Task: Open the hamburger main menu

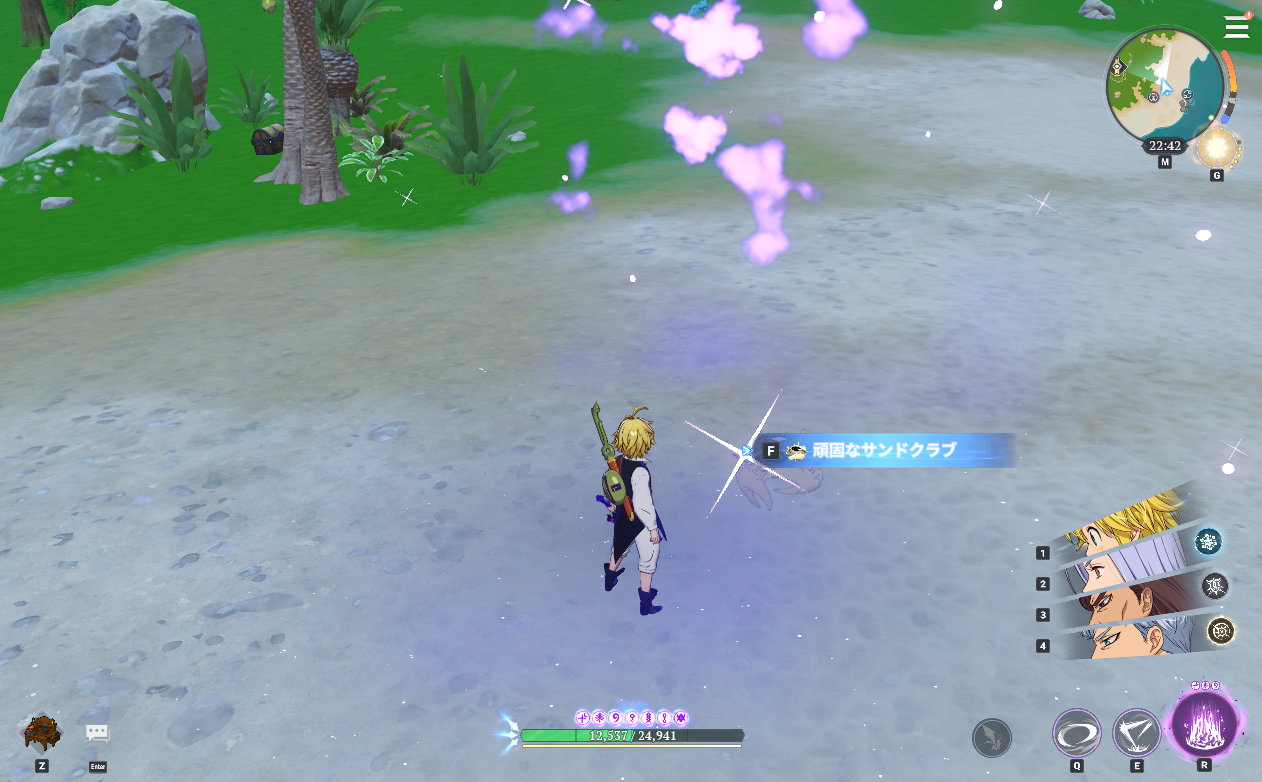Action: [1236, 27]
